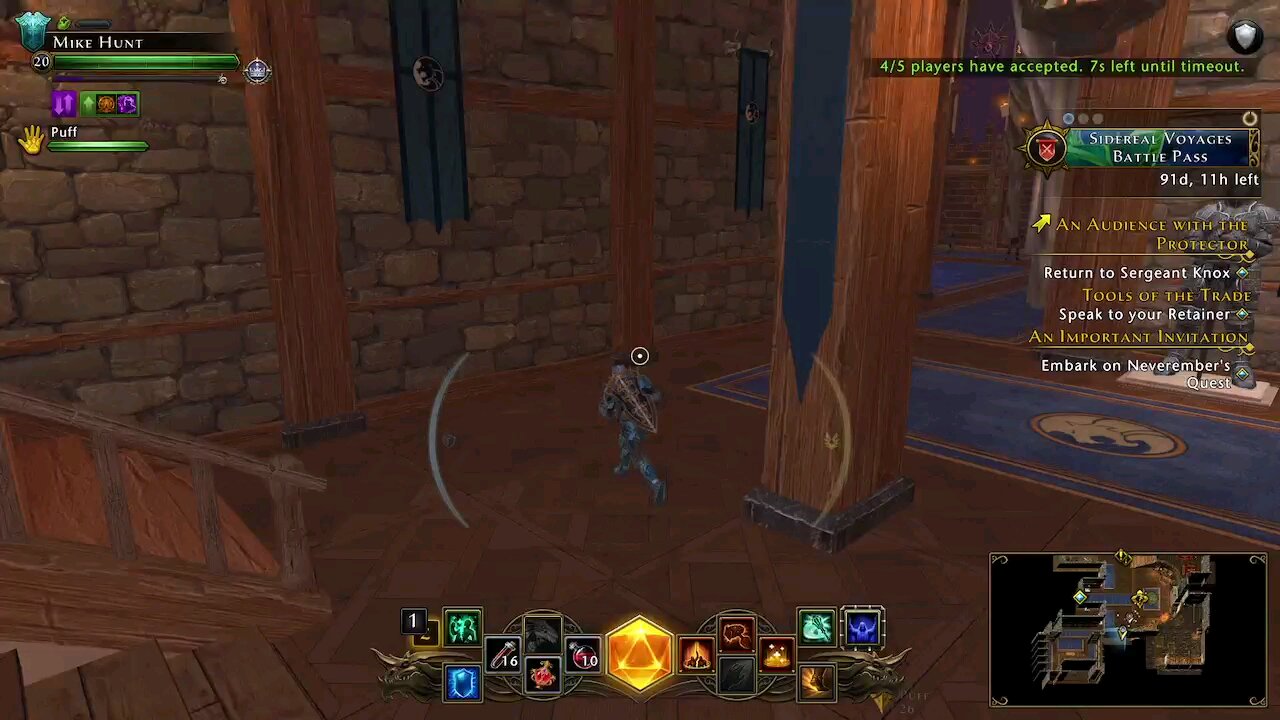Select the second page dot above the Battle Pass
Viewport: 1280px width, 720px height.
tap(1083, 118)
